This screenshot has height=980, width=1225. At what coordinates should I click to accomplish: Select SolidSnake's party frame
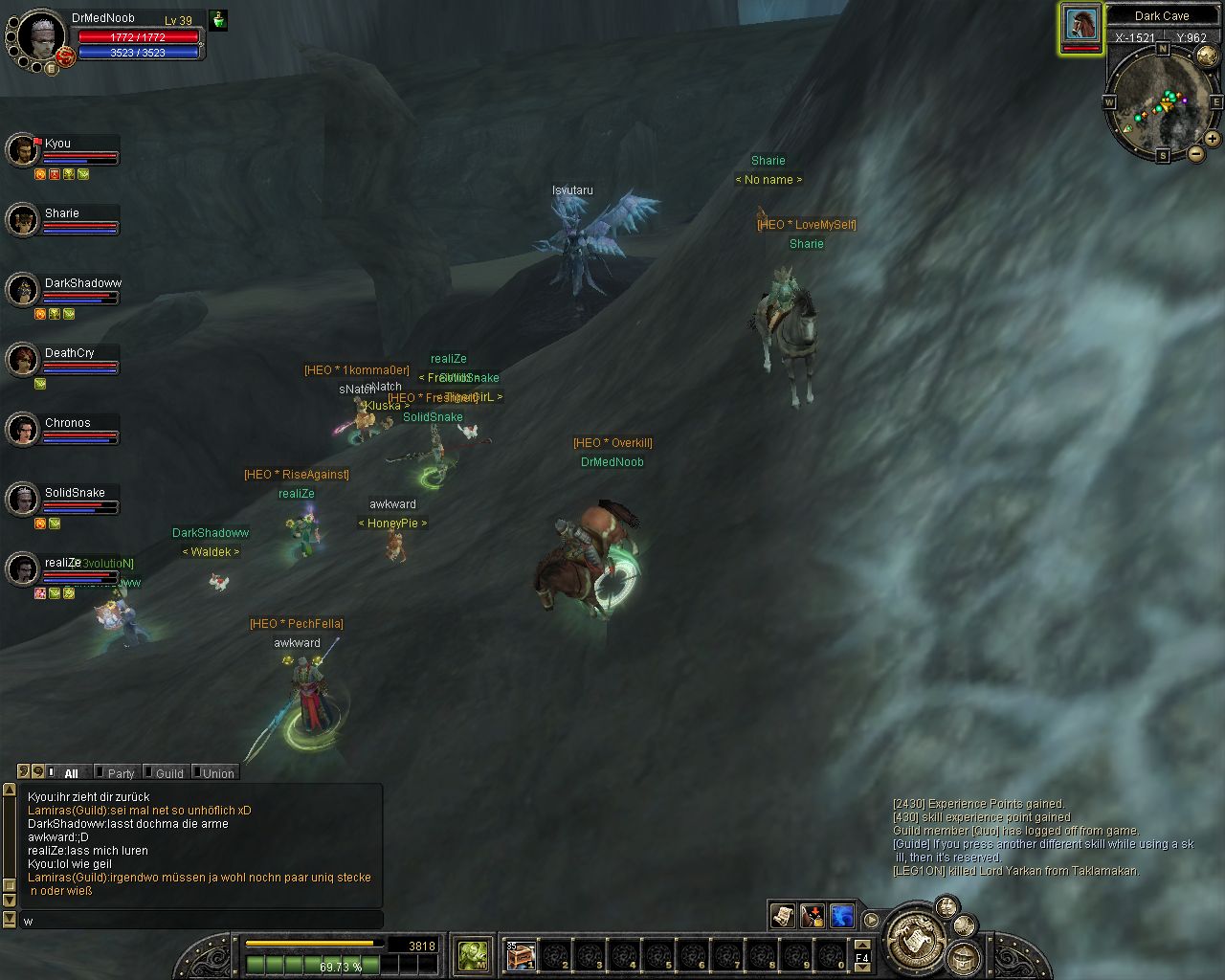click(x=22, y=500)
